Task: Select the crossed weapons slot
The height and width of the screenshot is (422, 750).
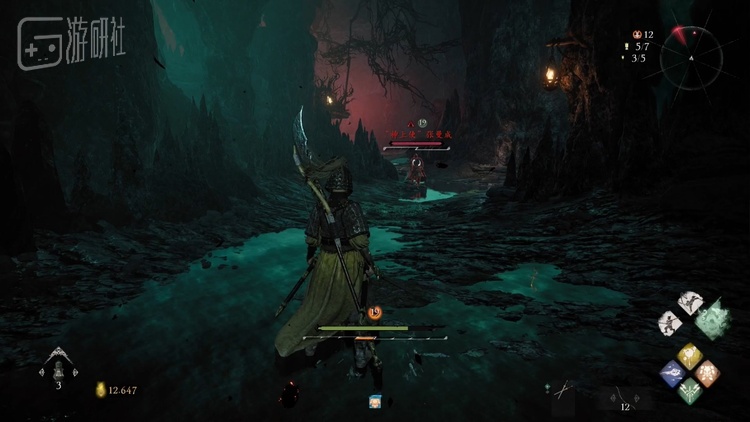Action: (x=565, y=389)
